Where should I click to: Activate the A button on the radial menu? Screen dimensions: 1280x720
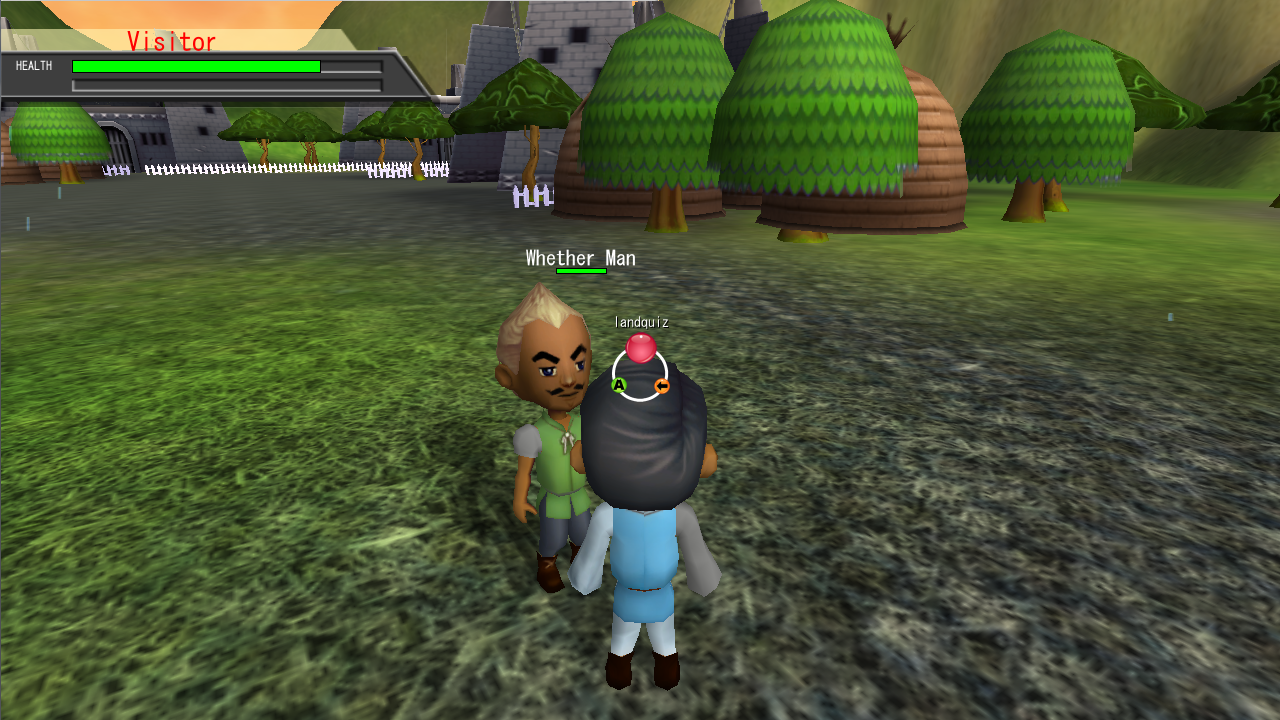619,384
